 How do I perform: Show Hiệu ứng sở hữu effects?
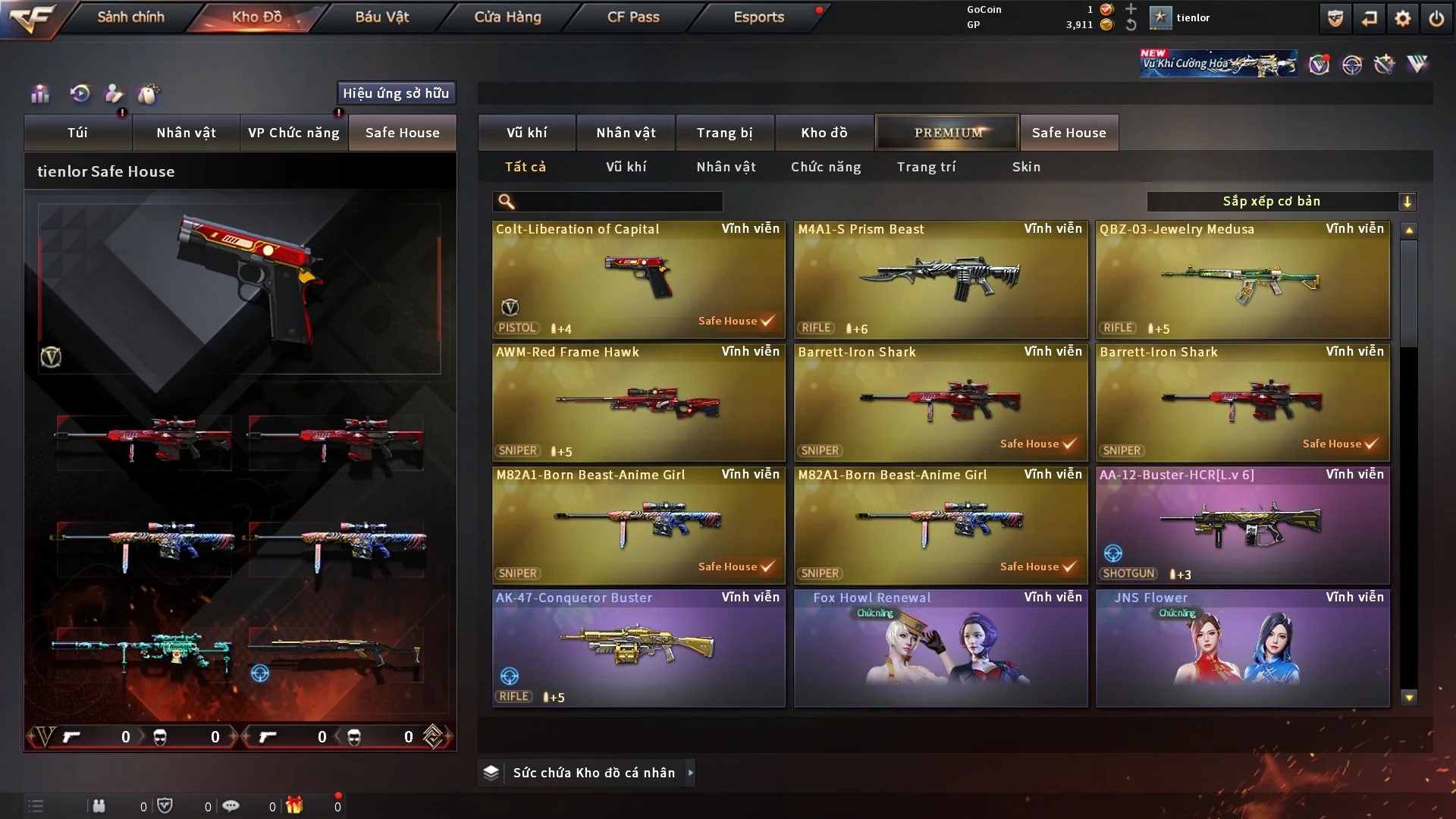(x=396, y=93)
